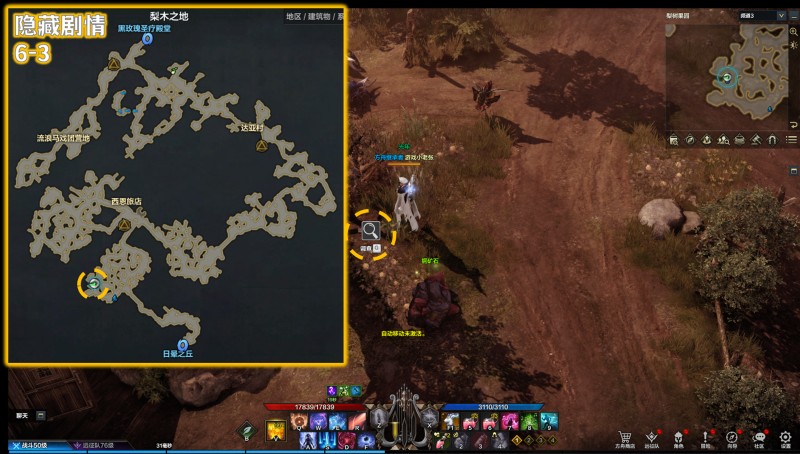
Task: Select the 达亚村 triangle marker on map
Action: [261, 146]
